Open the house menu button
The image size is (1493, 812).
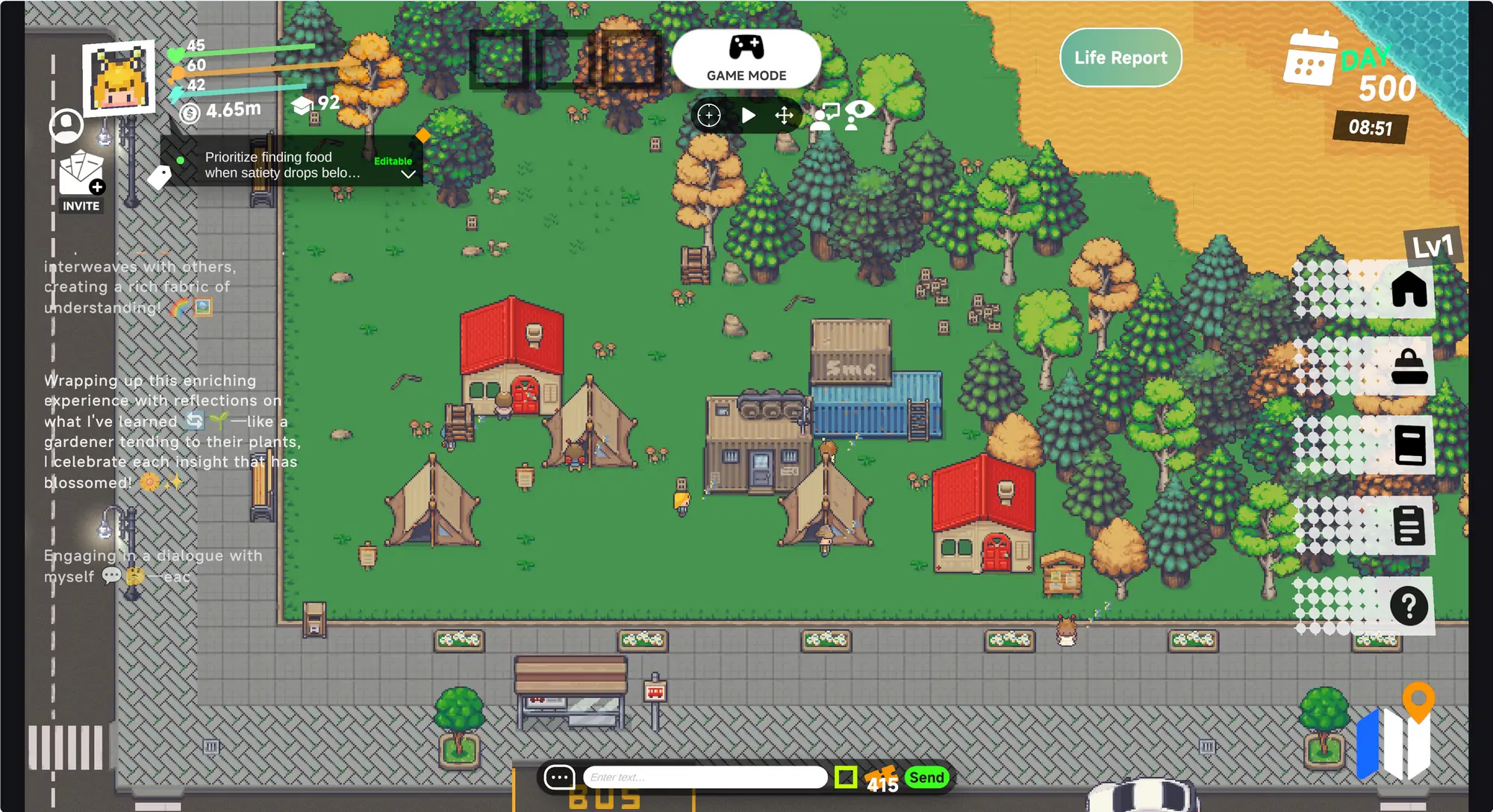[1409, 289]
